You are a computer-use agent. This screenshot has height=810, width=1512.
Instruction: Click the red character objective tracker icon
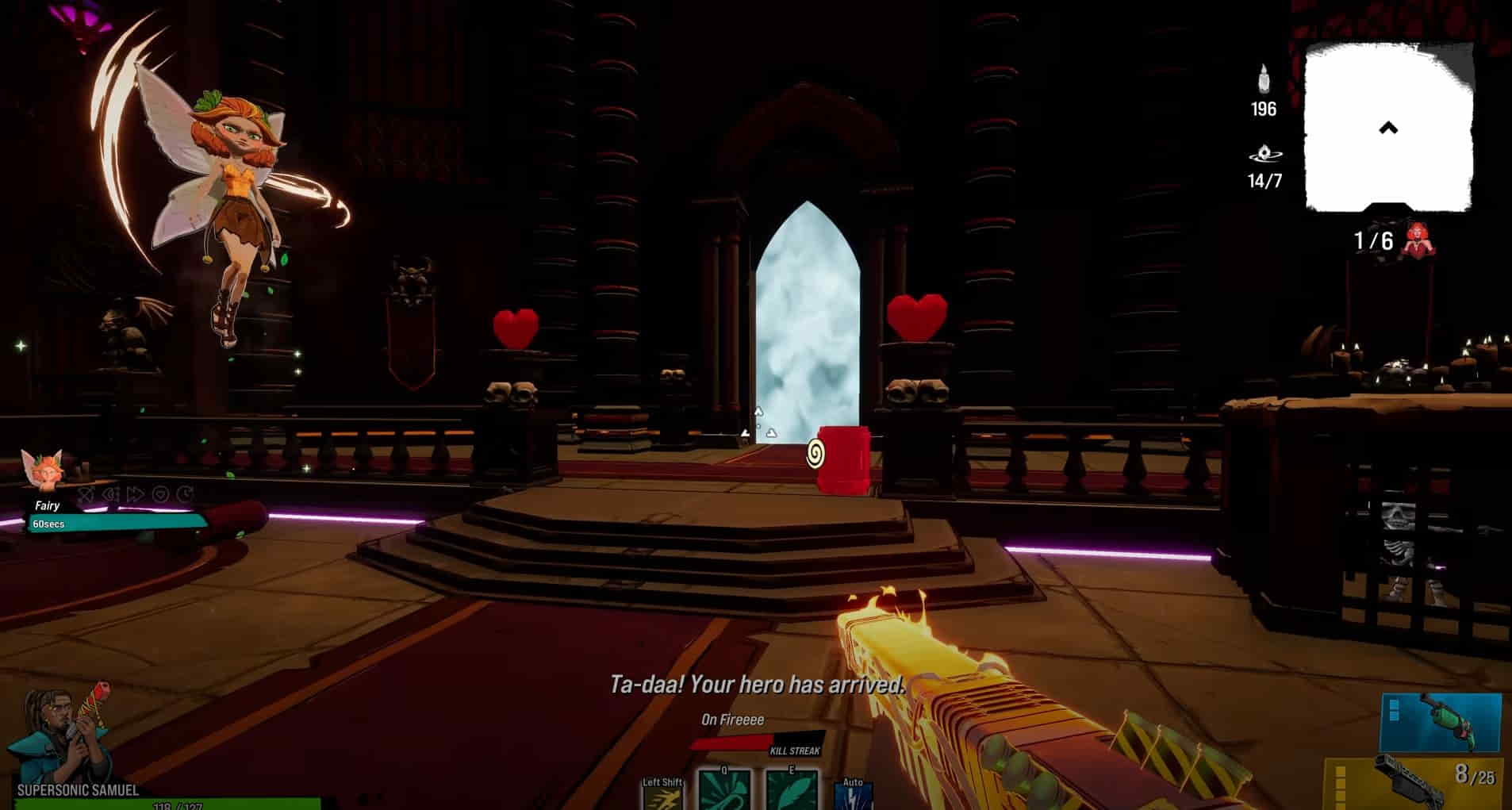pos(1415,240)
